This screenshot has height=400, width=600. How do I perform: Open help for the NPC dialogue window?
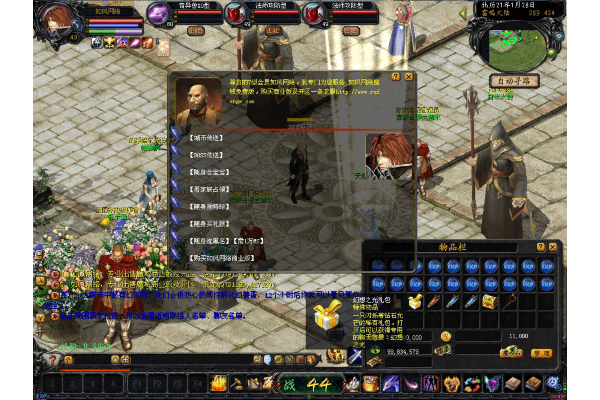point(397,76)
